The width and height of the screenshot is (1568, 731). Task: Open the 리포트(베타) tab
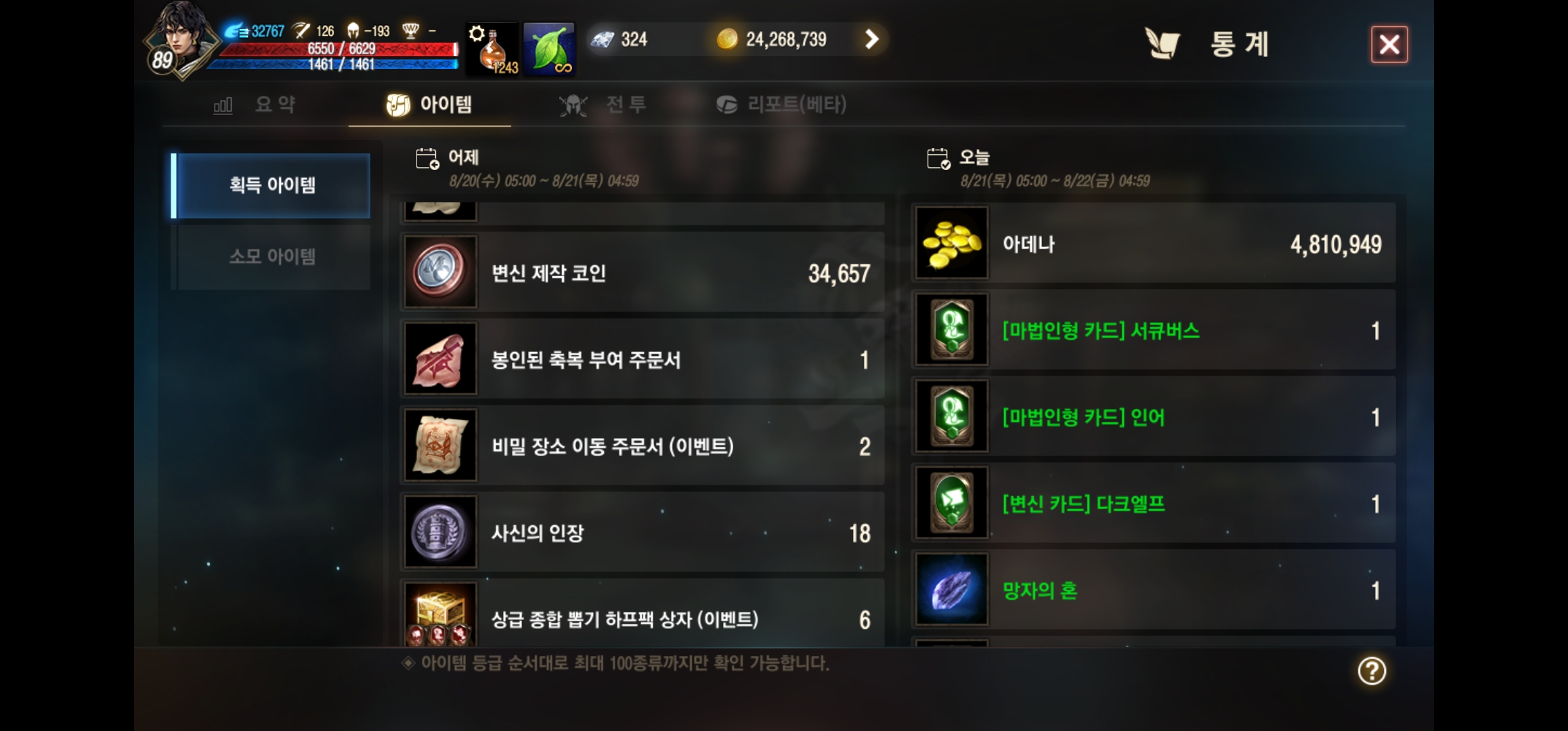tap(779, 104)
